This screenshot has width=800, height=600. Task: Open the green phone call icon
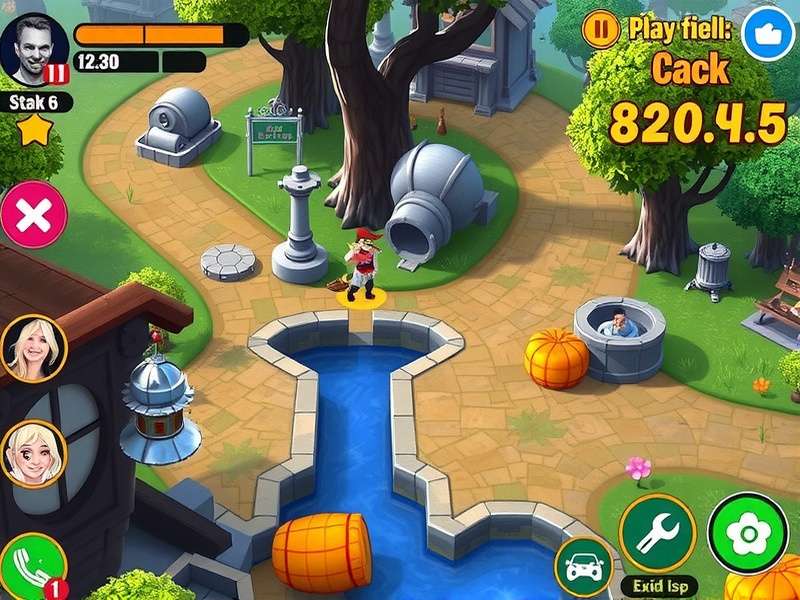tap(31, 566)
